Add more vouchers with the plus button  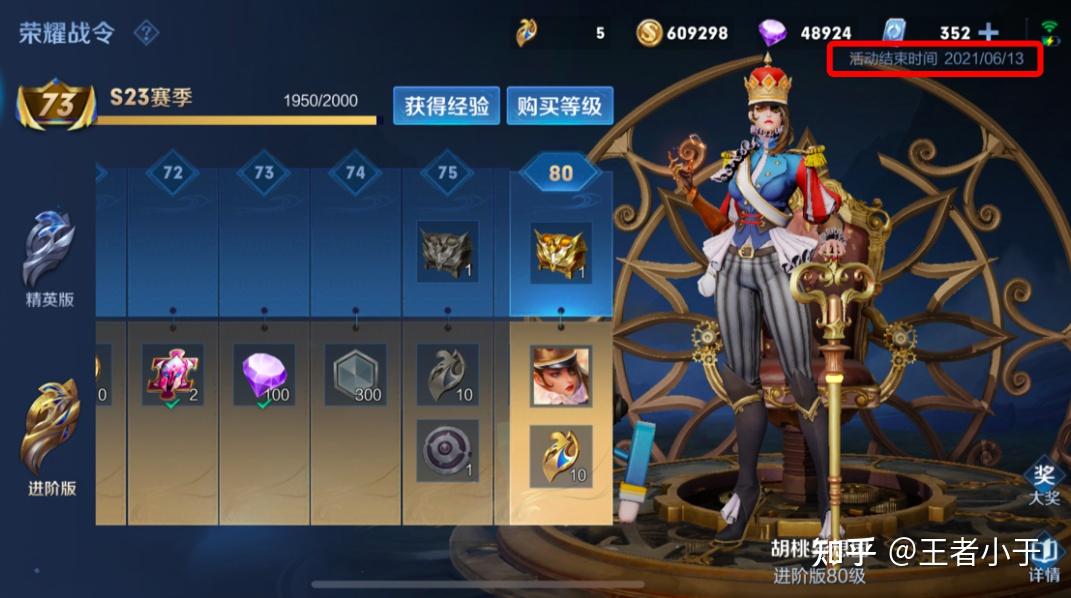(x=989, y=33)
